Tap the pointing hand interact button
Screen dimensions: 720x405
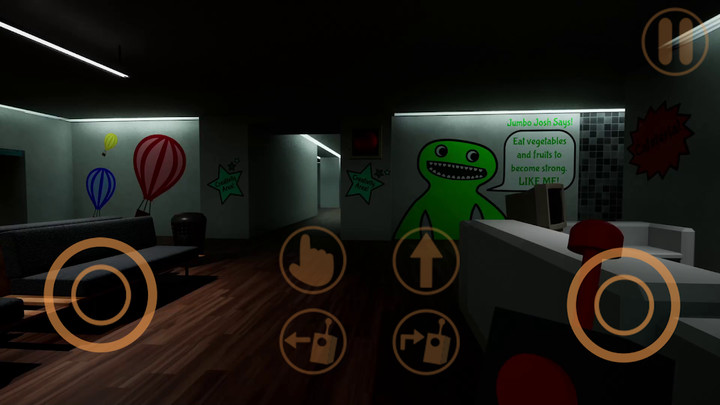click(x=313, y=260)
